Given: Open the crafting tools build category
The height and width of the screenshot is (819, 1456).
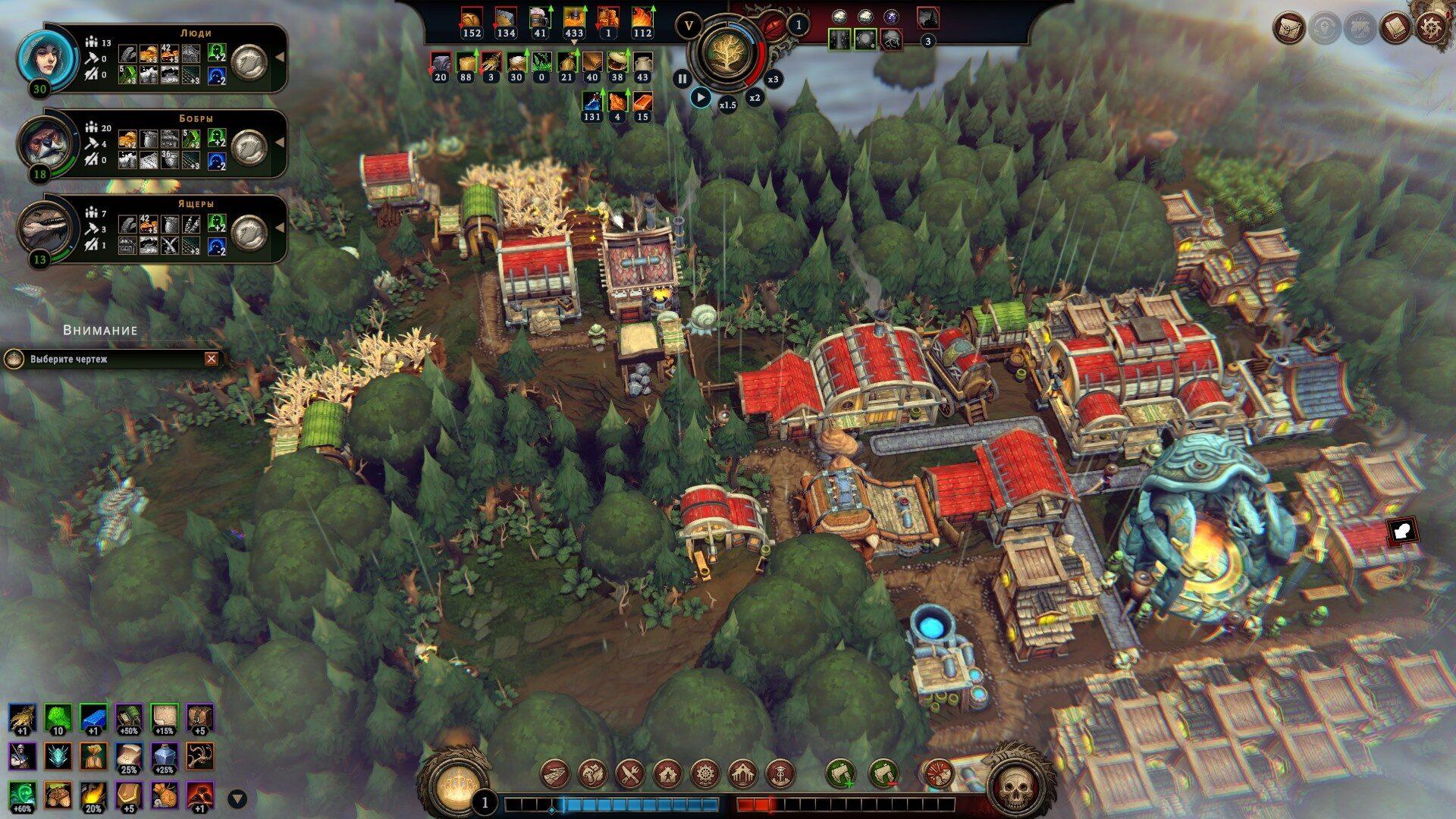Looking at the screenshot, I should 630,774.
